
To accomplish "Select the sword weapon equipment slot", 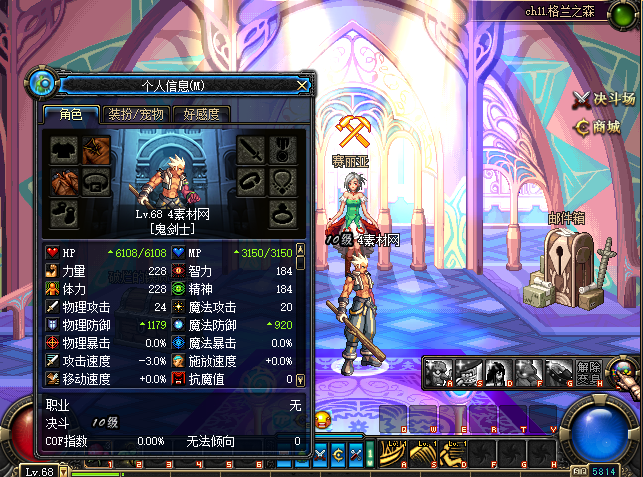I will pos(250,150).
